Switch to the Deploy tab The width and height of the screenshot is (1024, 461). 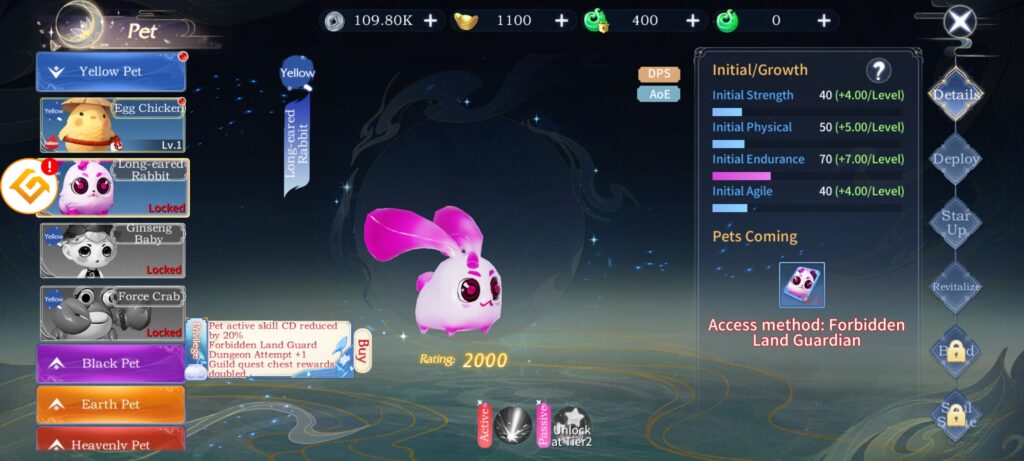[955, 159]
